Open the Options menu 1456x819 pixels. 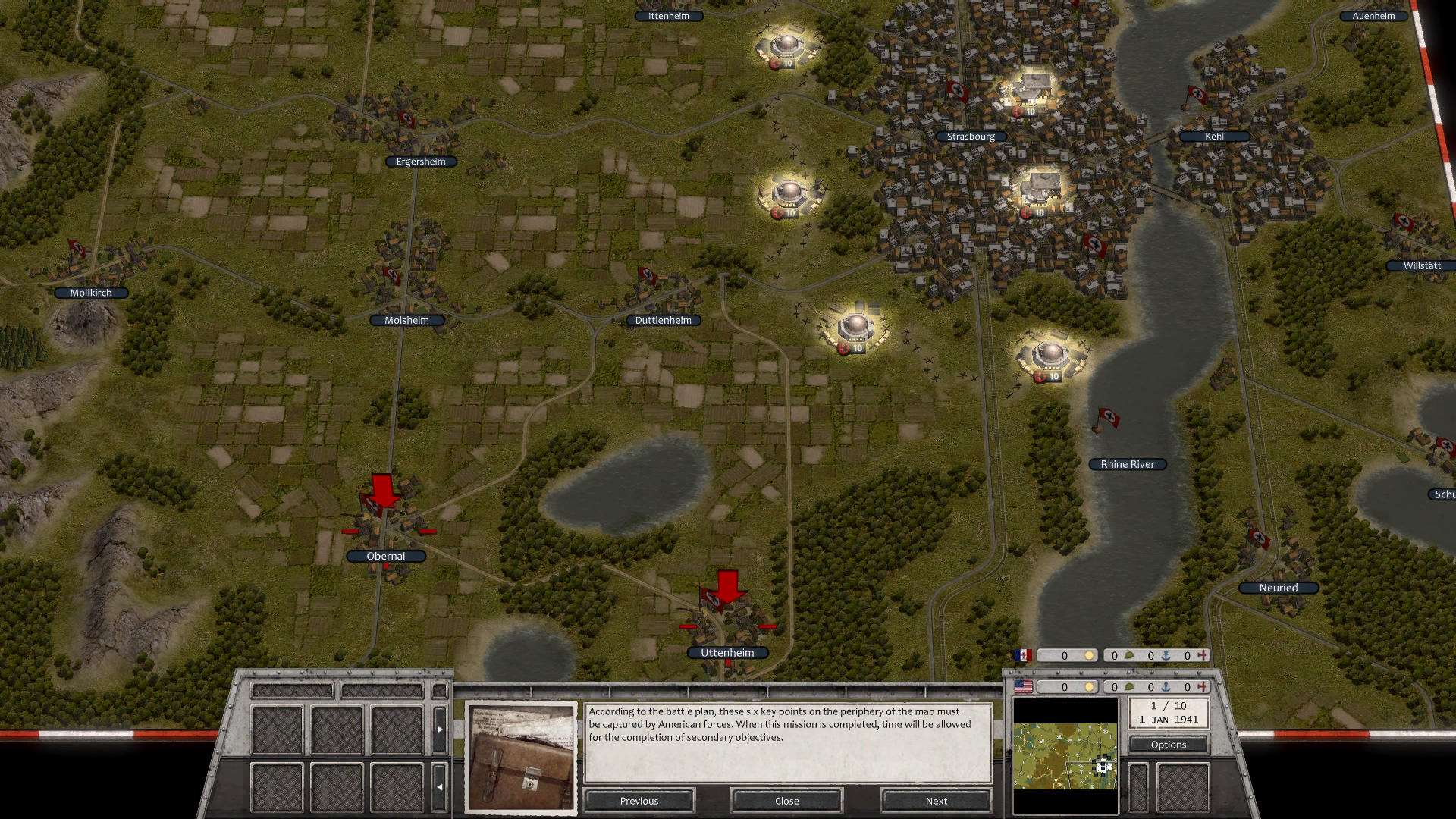(x=1168, y=744)
